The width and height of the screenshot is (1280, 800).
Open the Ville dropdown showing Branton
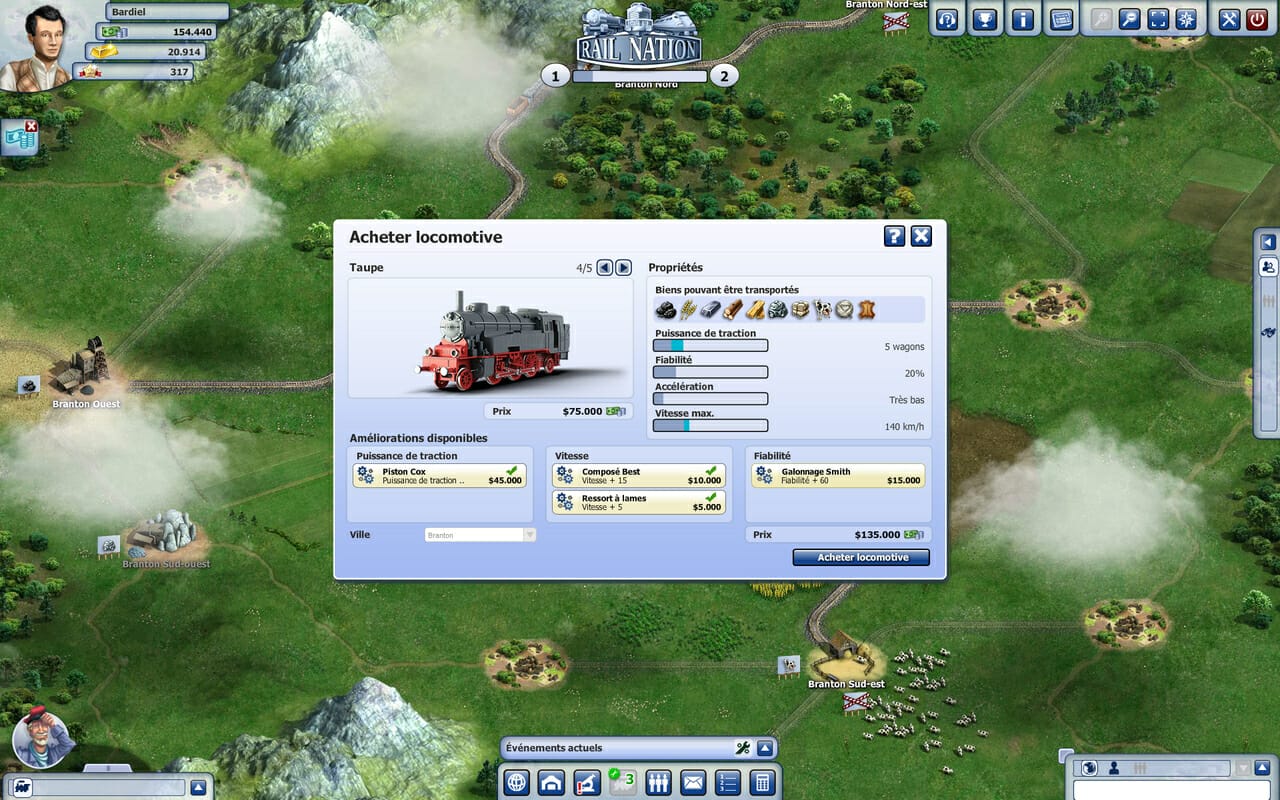[x=481, y=535]
